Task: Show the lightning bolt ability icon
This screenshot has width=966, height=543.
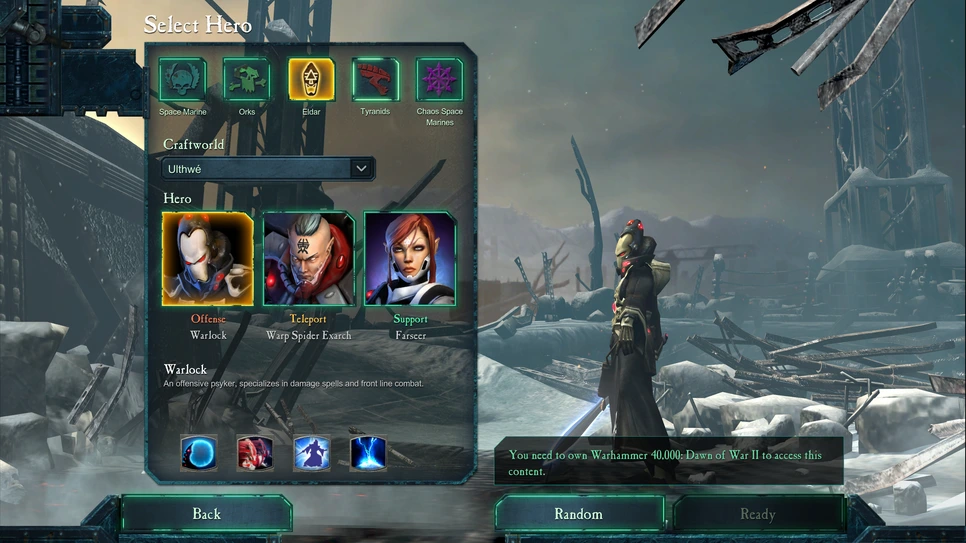Action: click(368, 452)
